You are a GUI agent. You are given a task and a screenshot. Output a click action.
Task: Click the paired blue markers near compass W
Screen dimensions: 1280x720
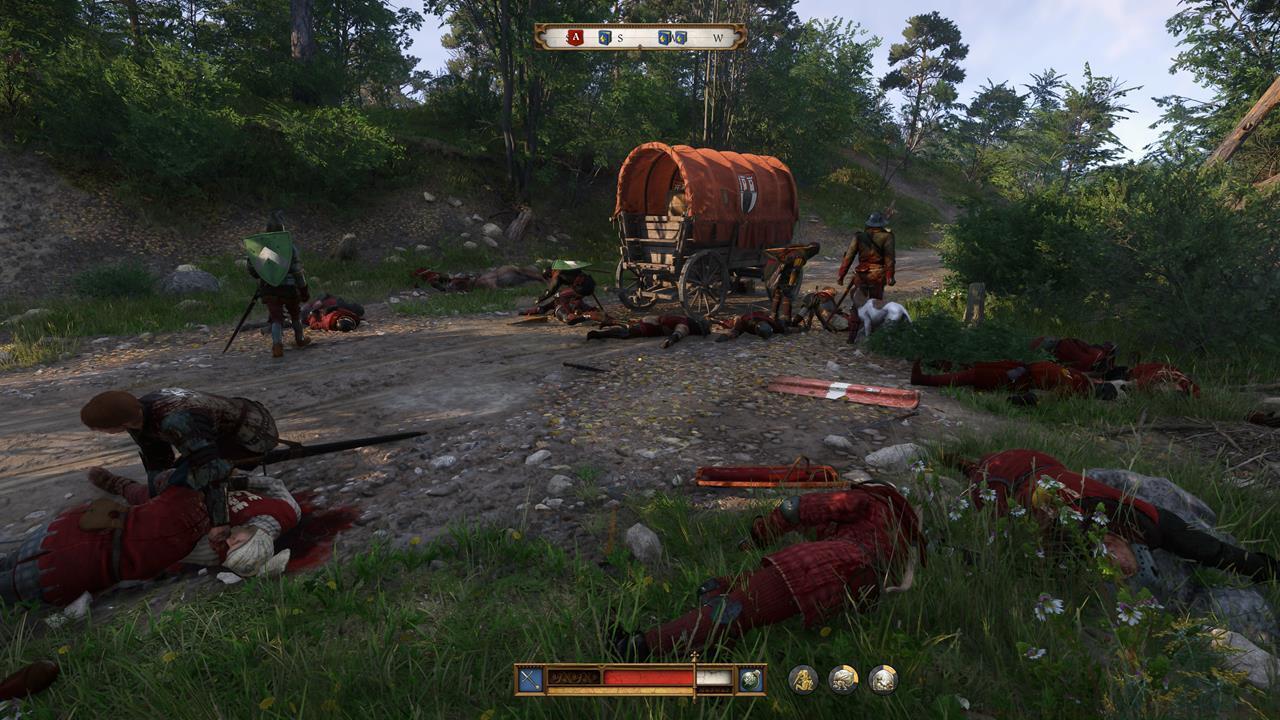[x=672, y=37]
